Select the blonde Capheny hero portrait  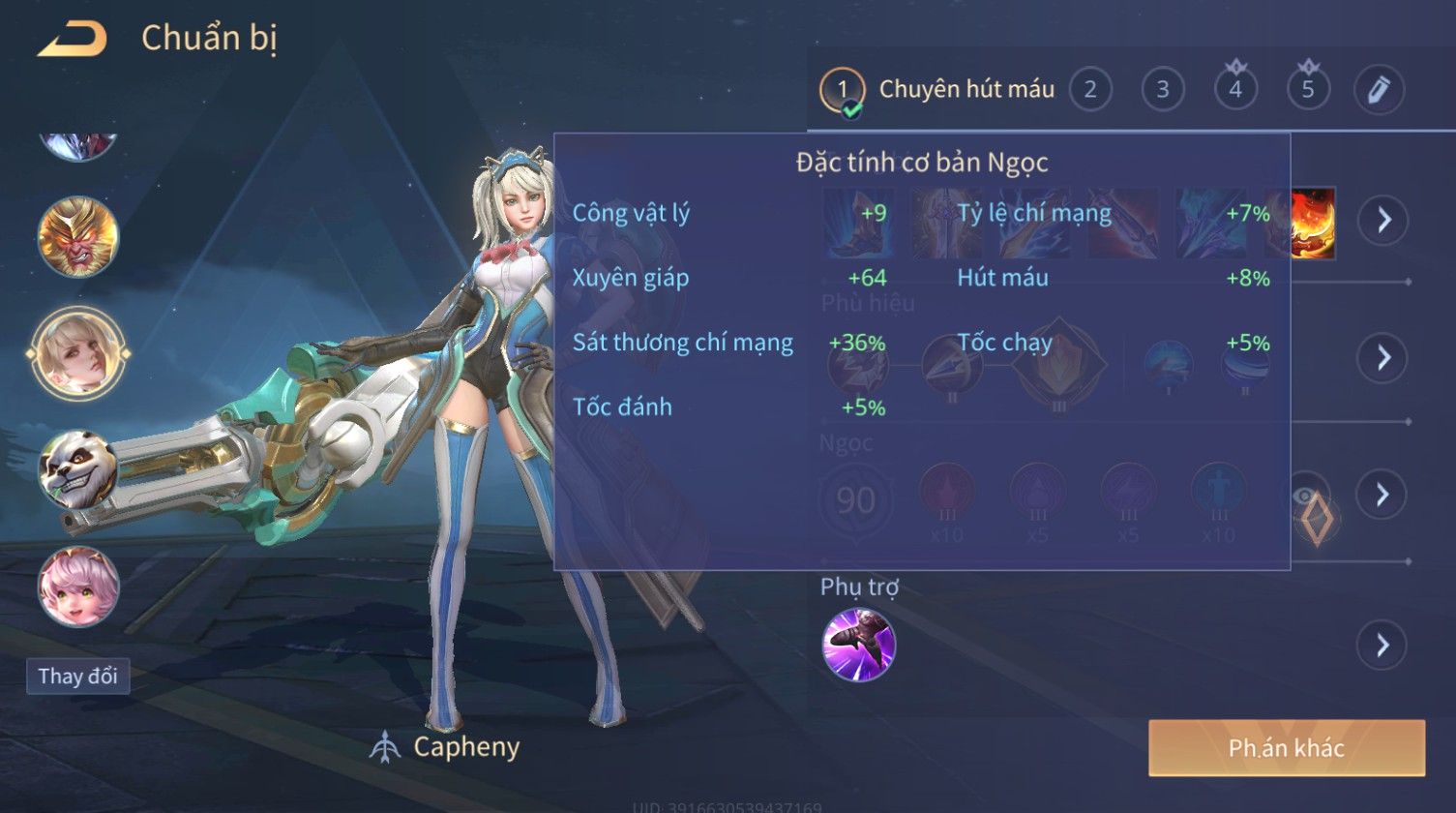pos(78,353)
